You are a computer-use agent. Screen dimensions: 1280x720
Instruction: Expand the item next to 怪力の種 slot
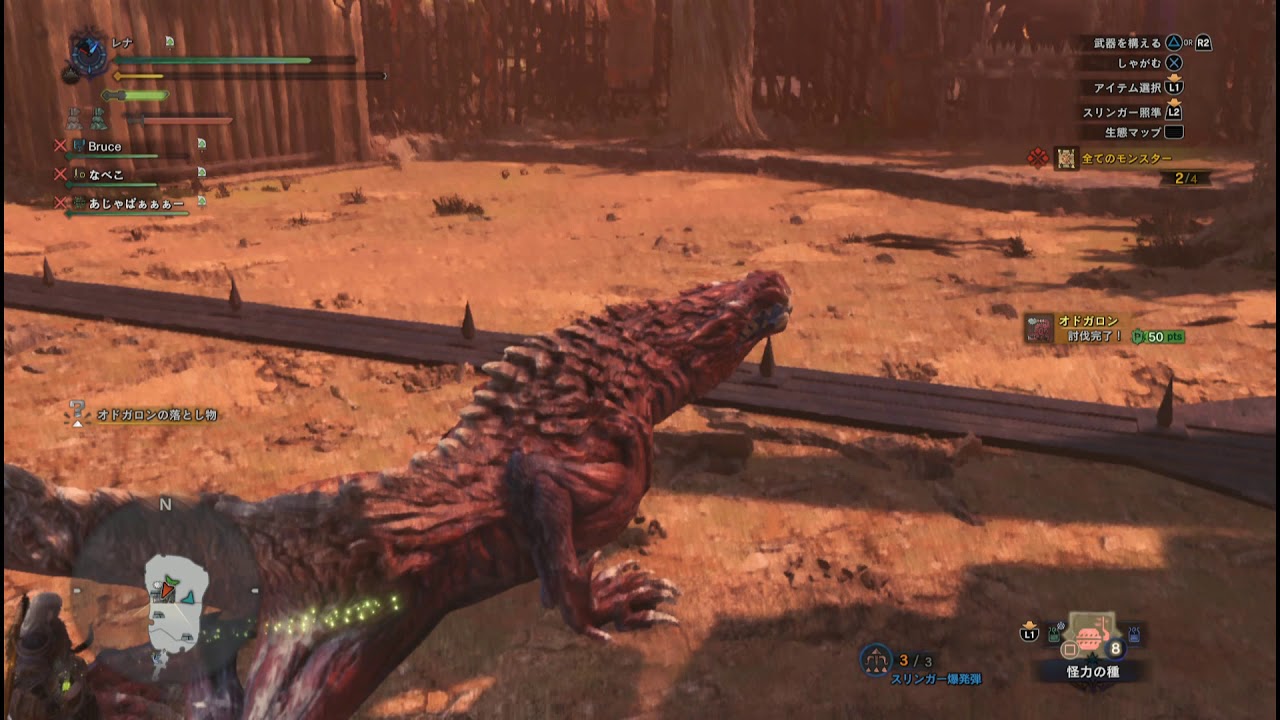click(x=1132, y=633)
